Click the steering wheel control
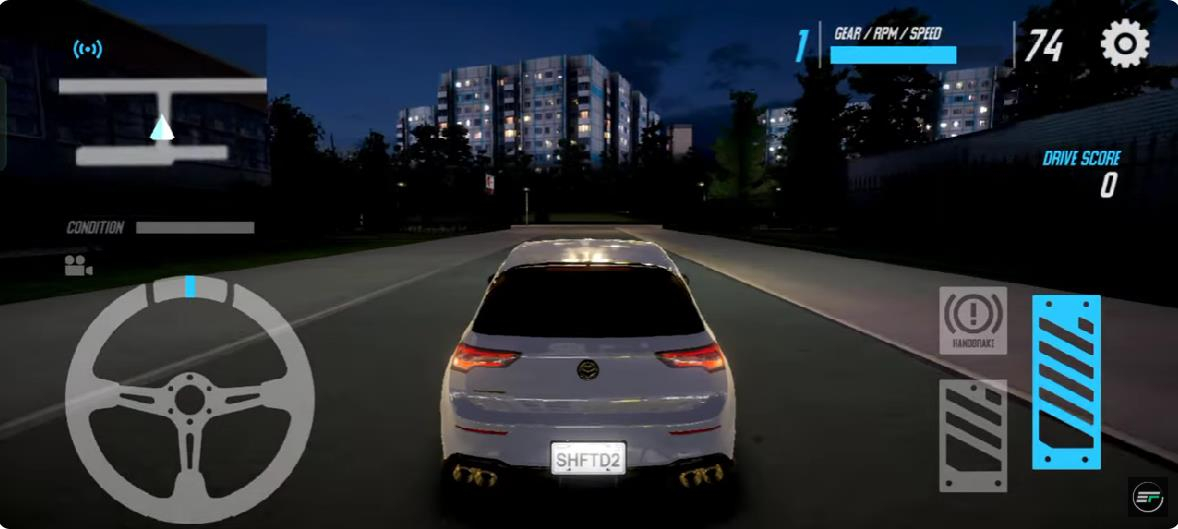This screenshot has width=1178, height=529. (x=190, y=398)
